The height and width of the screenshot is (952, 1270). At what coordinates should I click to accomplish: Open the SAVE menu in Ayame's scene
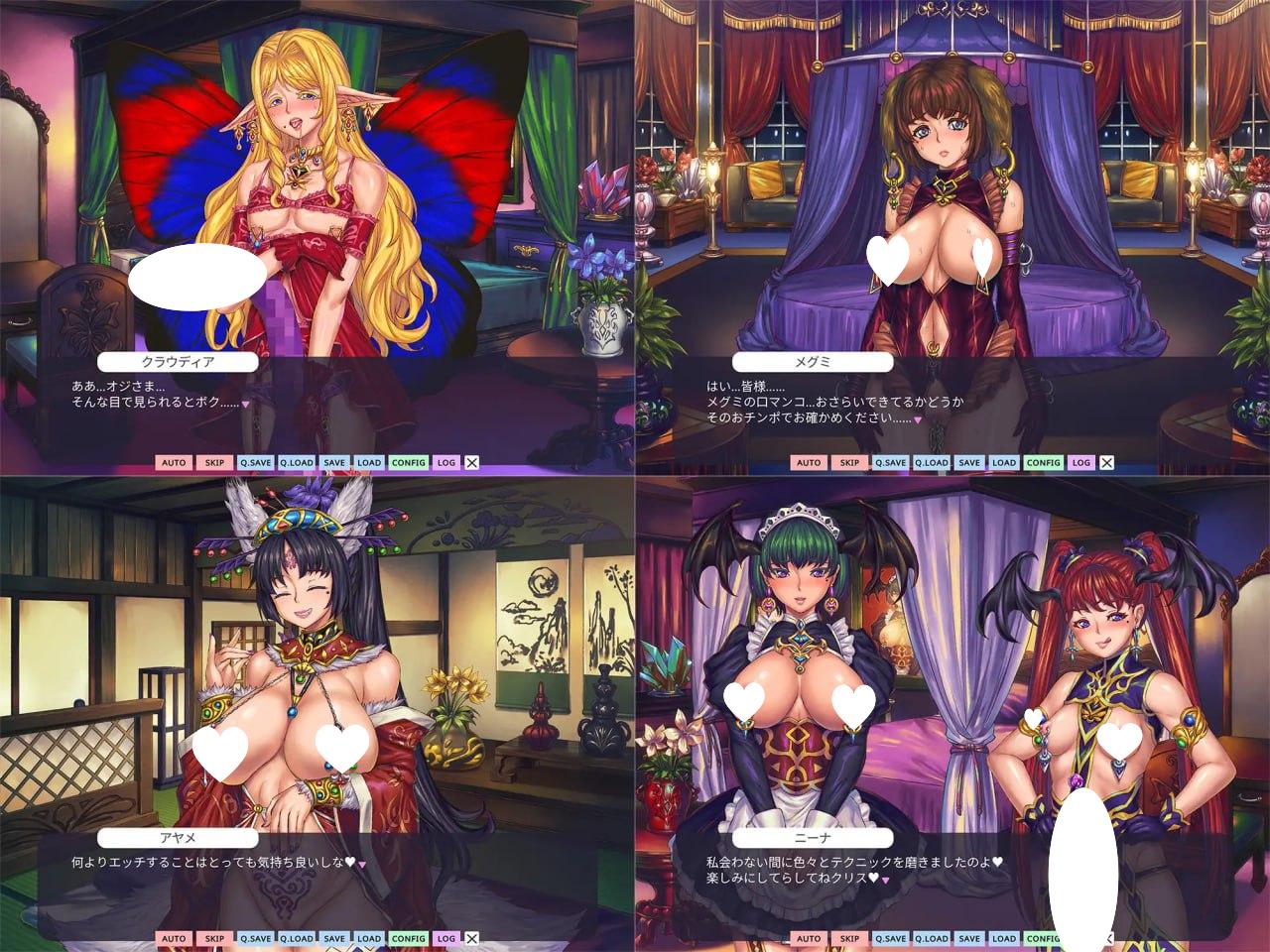tap(334, 938)
